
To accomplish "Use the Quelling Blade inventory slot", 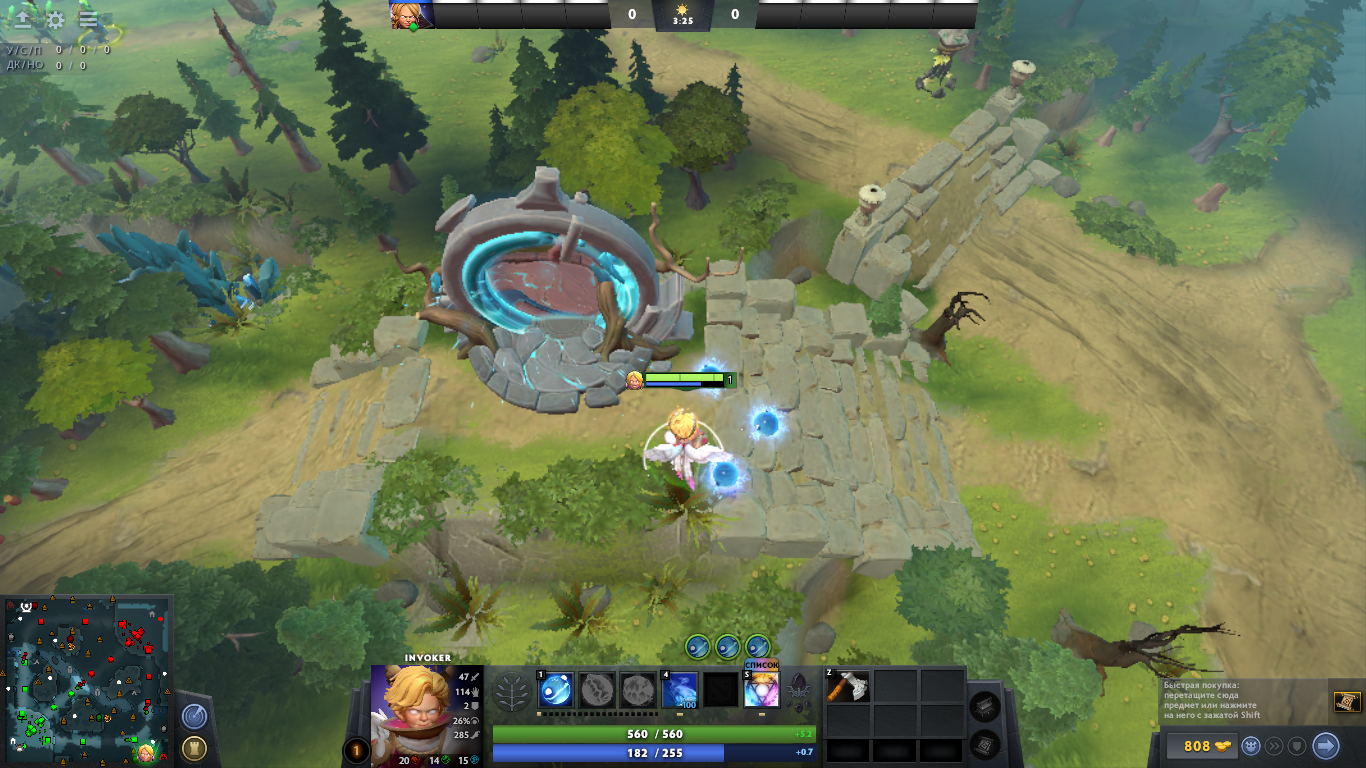I will click(848, 686).
